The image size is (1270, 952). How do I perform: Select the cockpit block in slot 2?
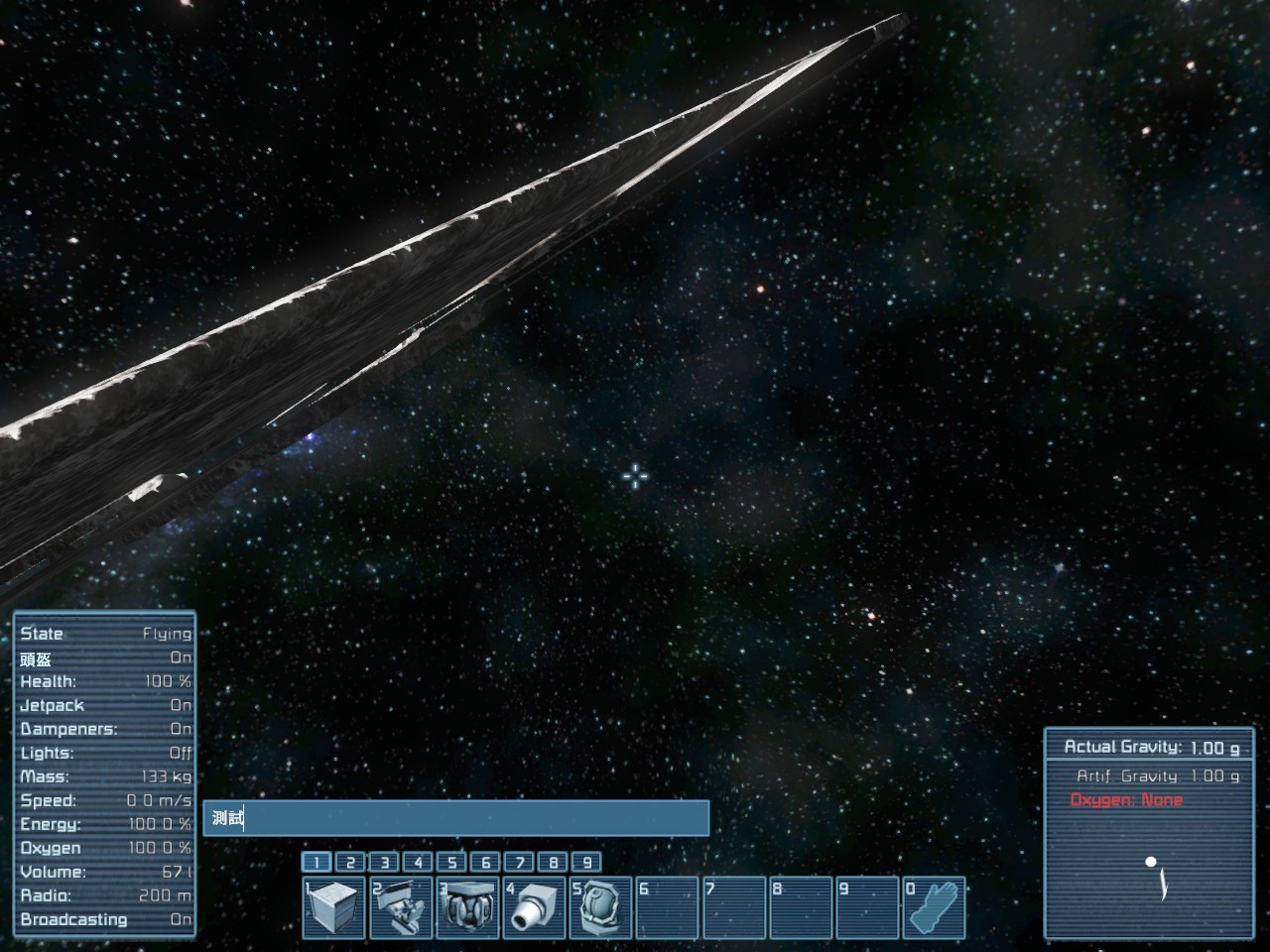(401, 907)
